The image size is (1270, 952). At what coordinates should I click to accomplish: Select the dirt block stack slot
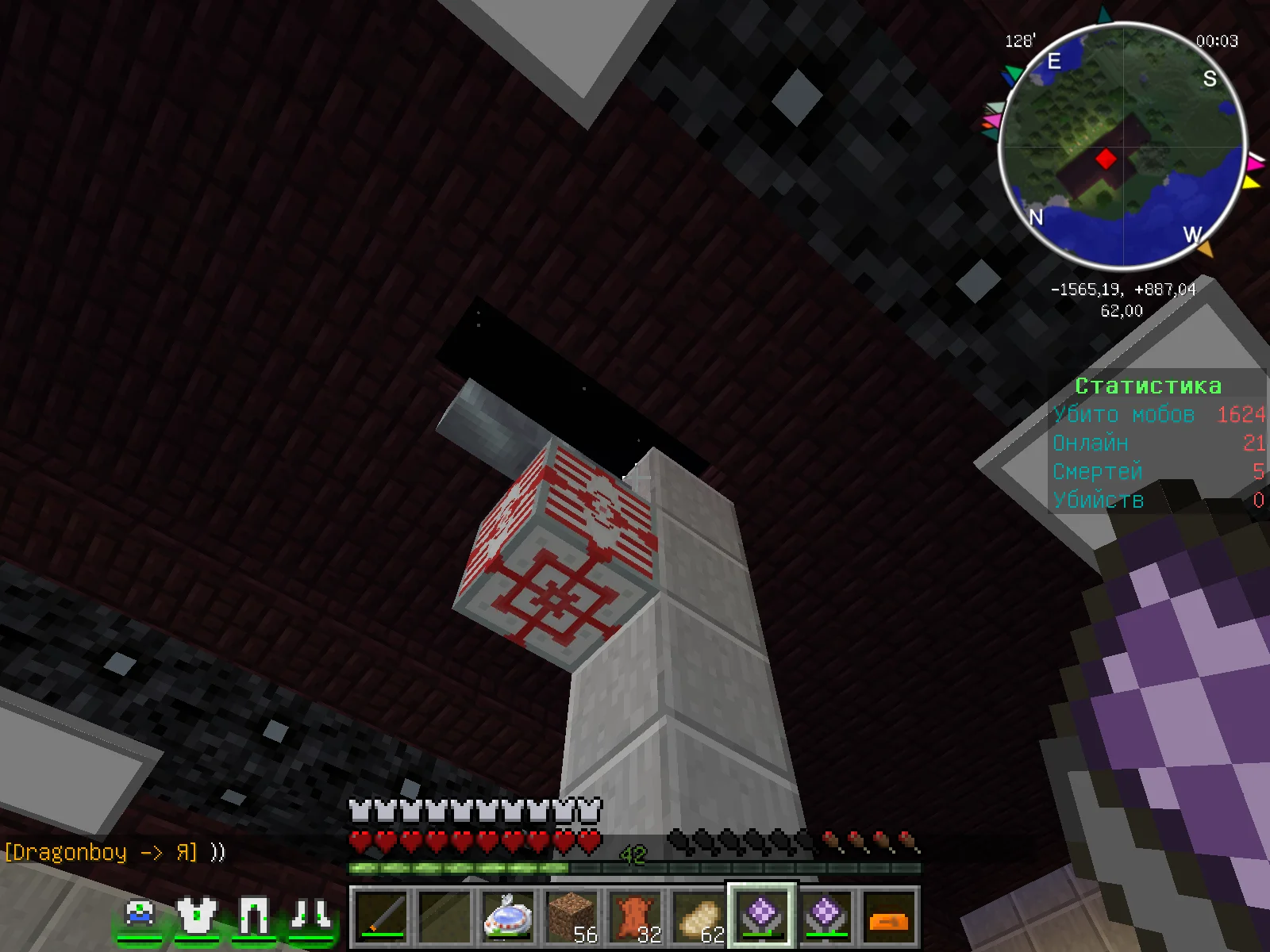coord(572,917)
